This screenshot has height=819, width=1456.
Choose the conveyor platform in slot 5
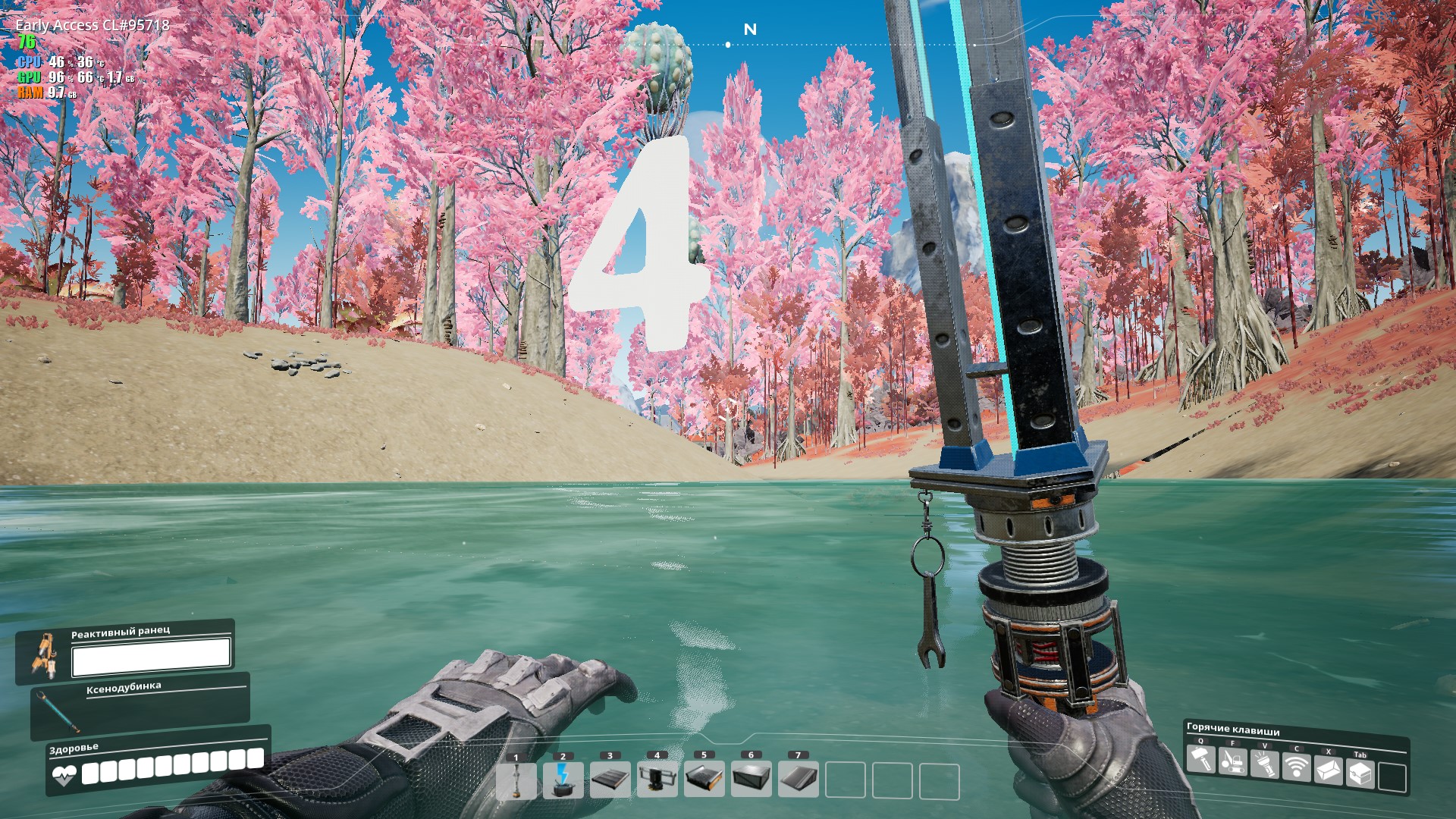point(704,781)
